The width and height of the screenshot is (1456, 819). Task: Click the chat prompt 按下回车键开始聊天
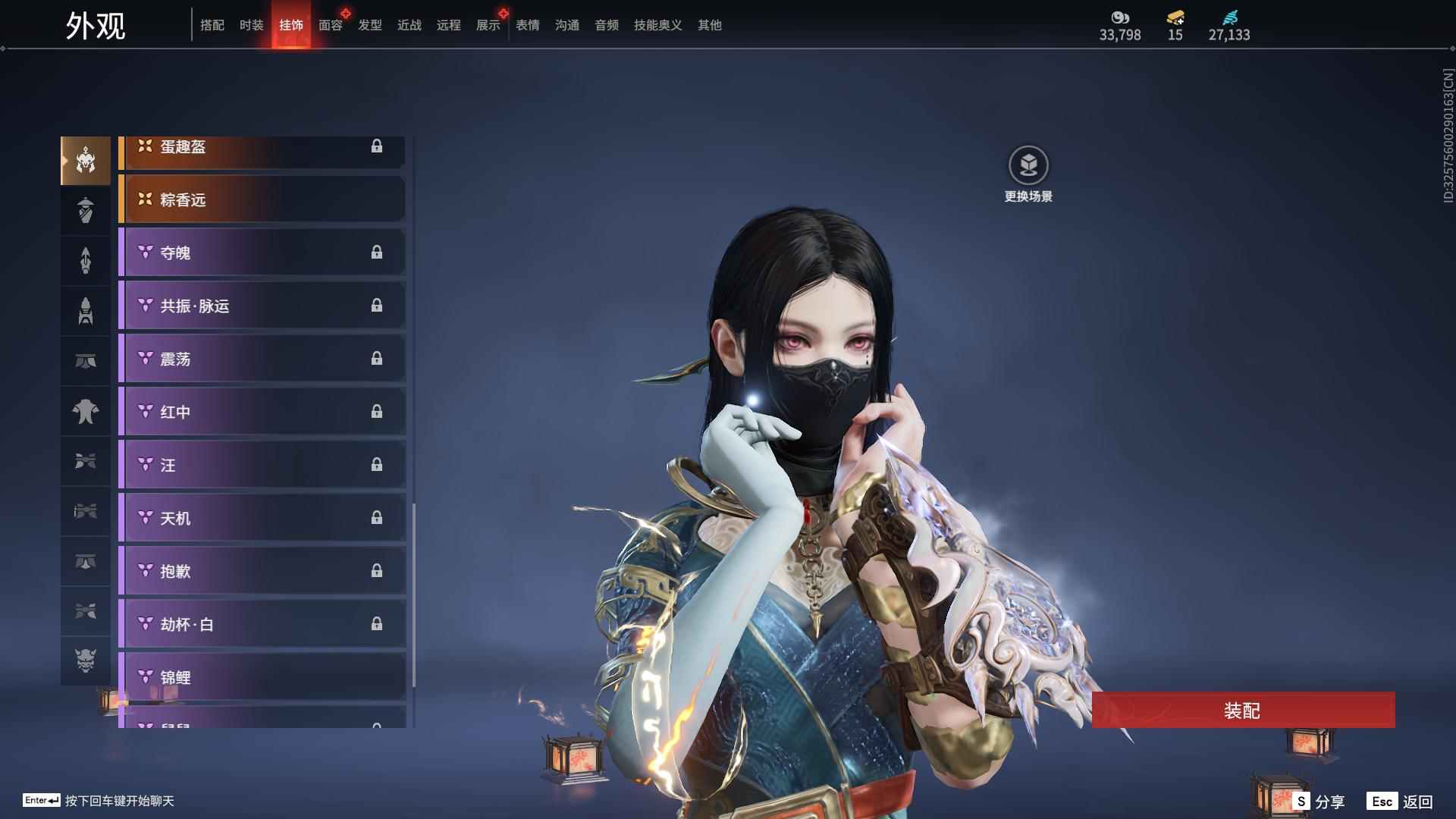(119, 801)
